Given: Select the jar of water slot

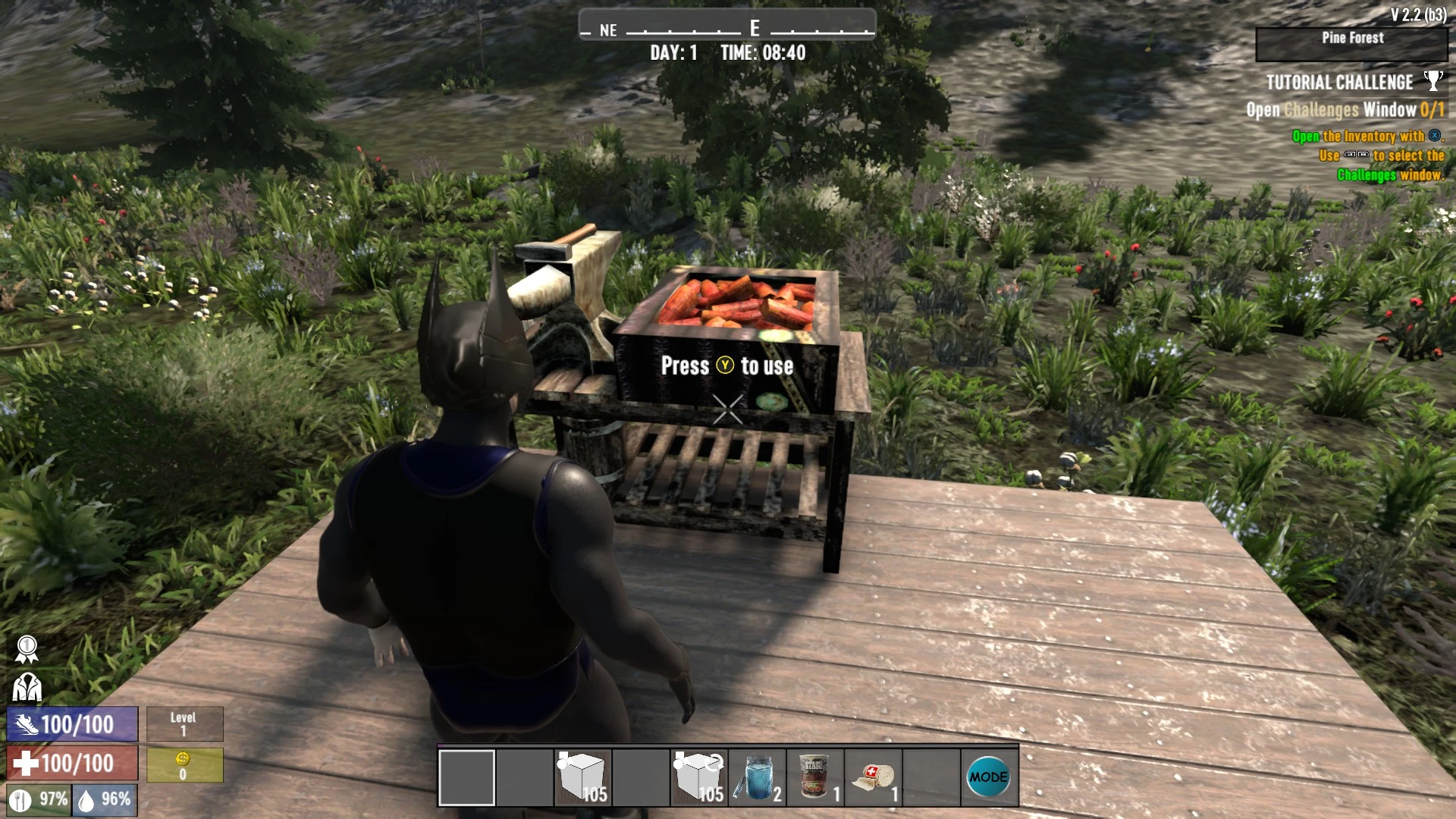Looking at the screenshot, I should click(757, 777).
